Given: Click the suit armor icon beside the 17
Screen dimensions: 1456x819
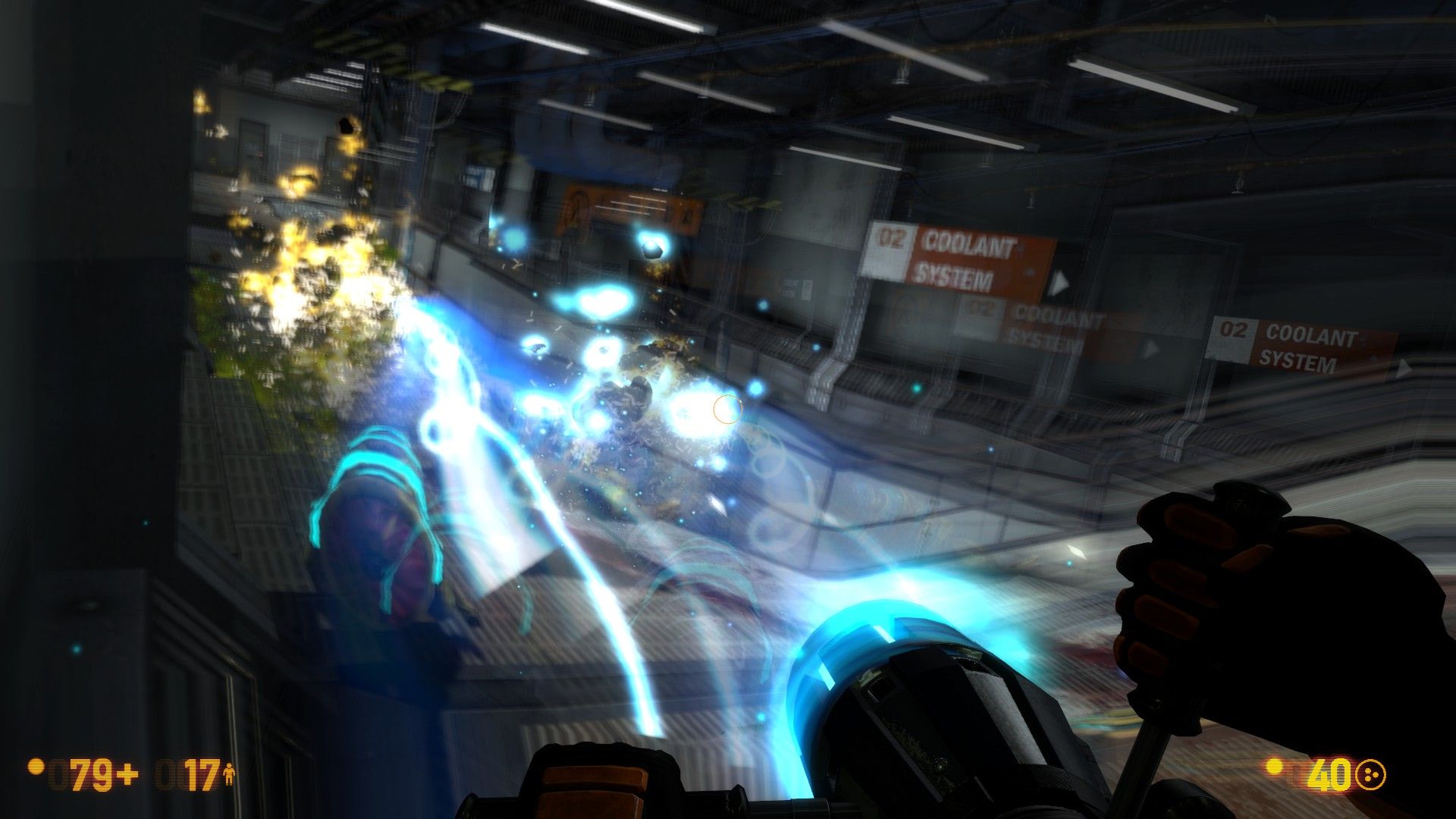Looking at the screenshot, I should (229, 776).
